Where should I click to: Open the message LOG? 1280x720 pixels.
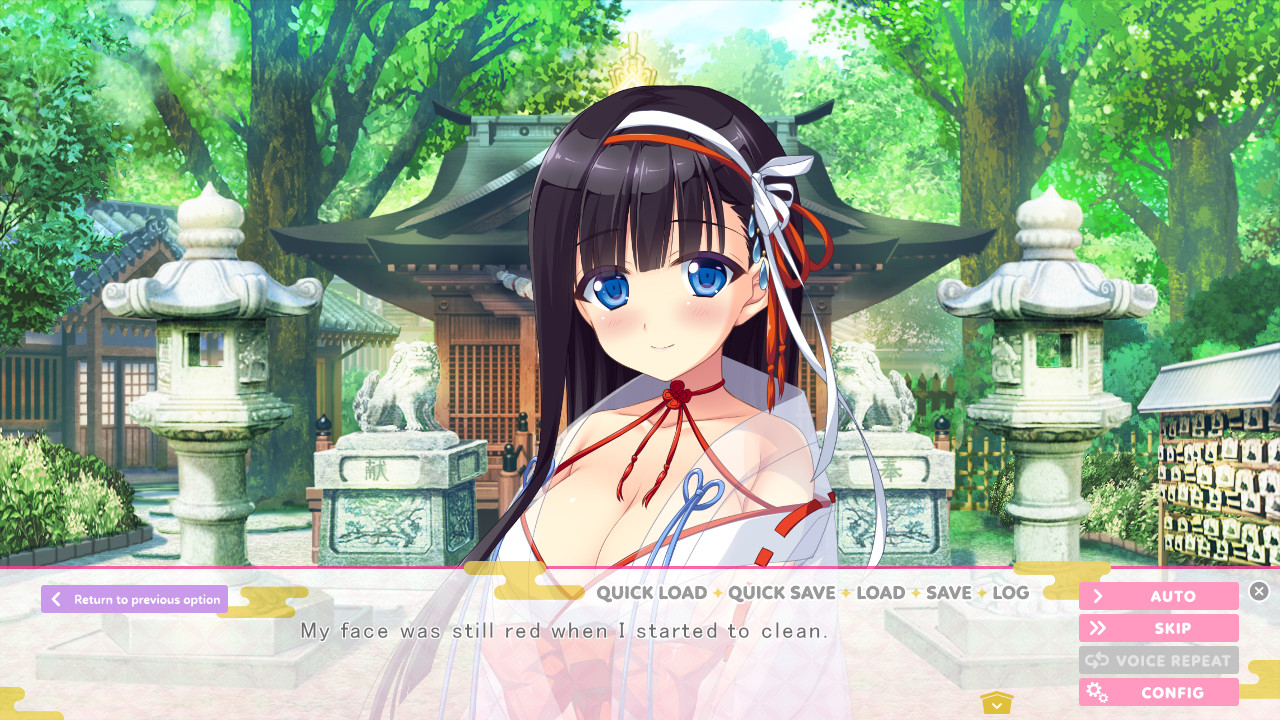coord(1011,593)
